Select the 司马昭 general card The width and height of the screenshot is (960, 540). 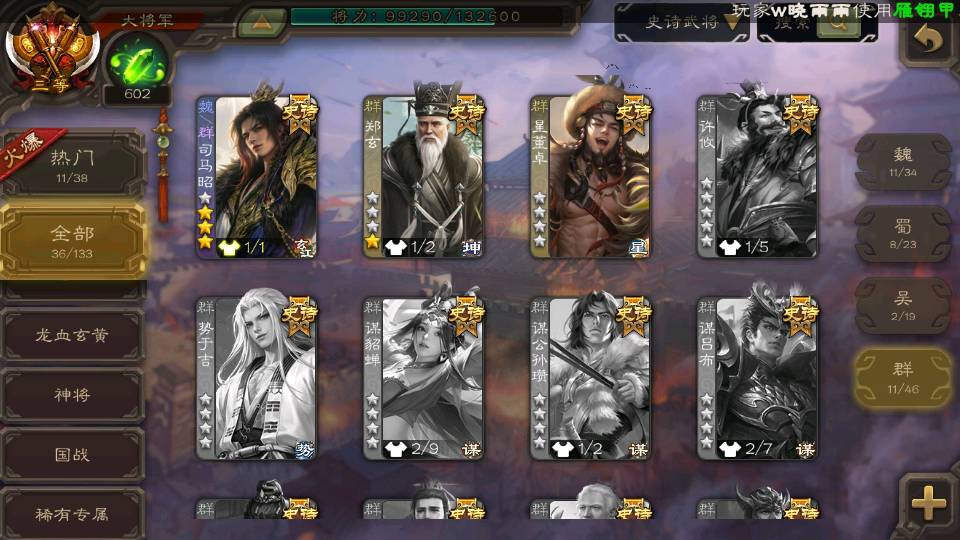257,177
